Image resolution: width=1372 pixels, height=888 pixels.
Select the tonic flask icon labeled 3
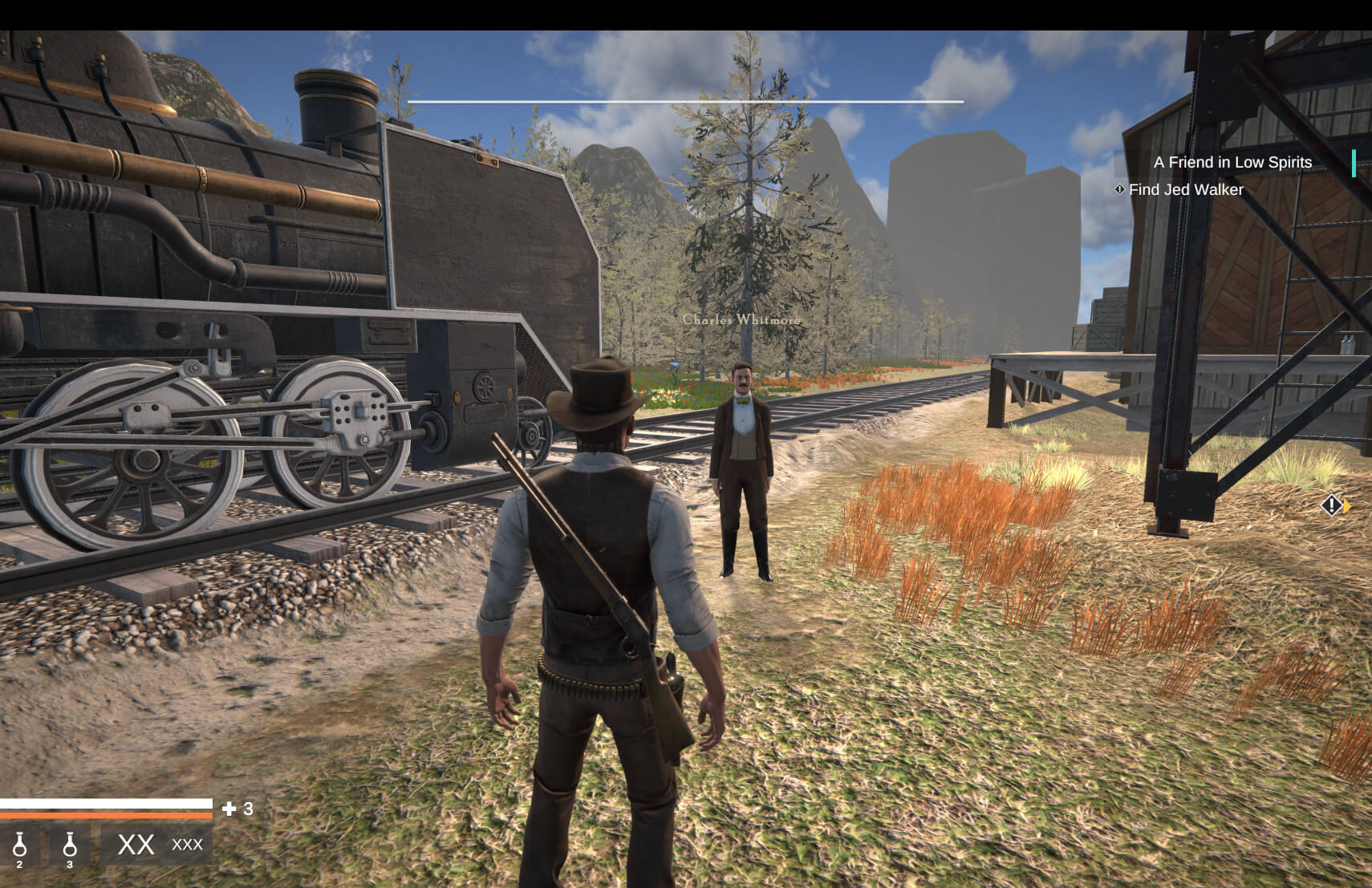[x=71, y=845]
